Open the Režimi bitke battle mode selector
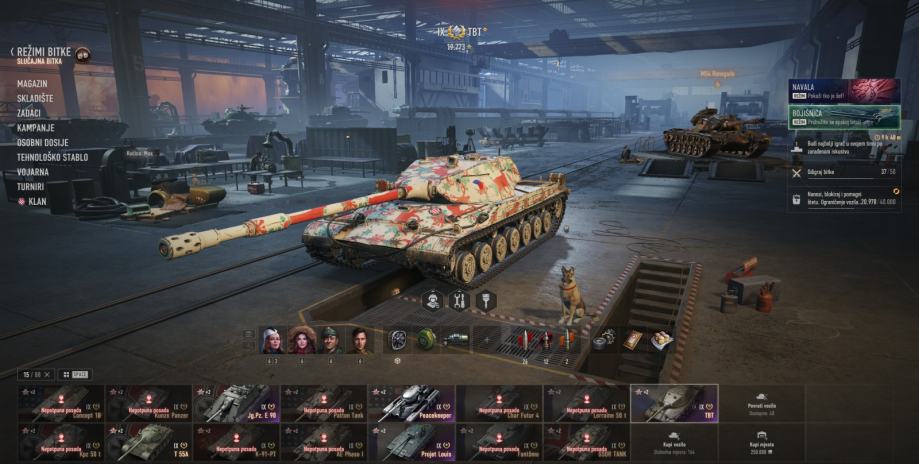Image resolution: width=919 pixels, height=464 pixels. click(42, 51)
